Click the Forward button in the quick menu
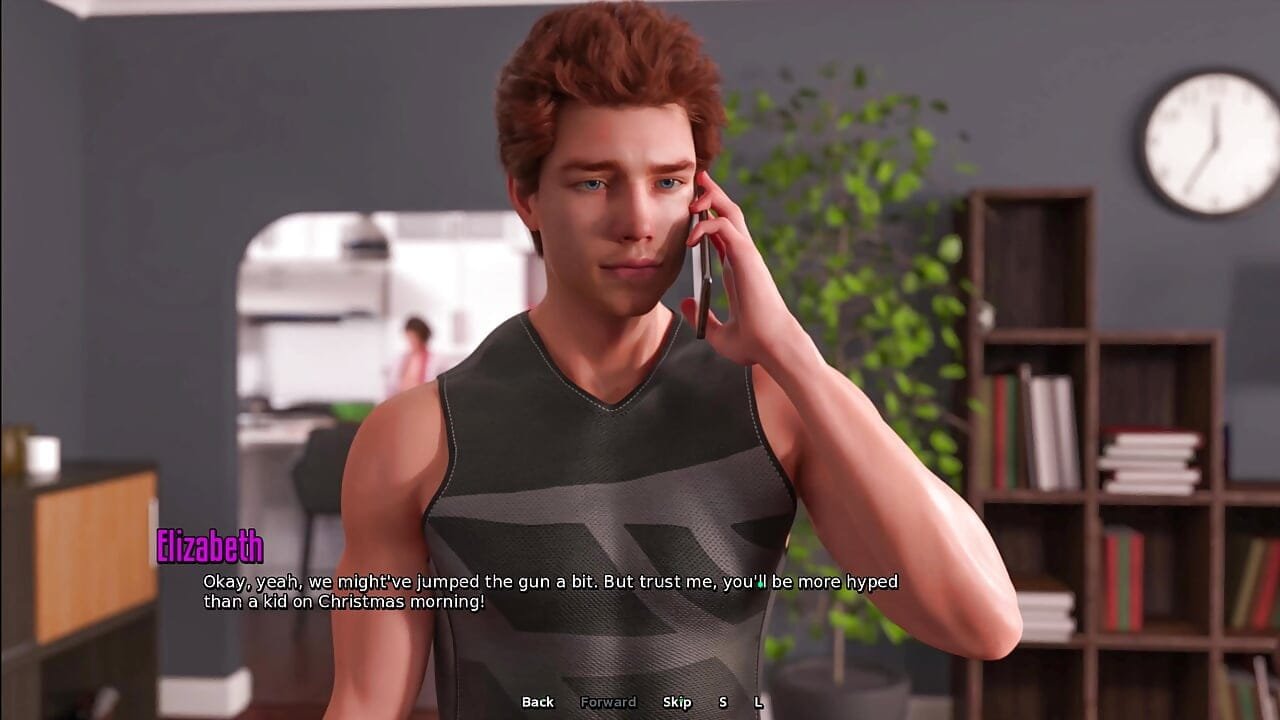The image size is (1280, 720). (608, 702)
